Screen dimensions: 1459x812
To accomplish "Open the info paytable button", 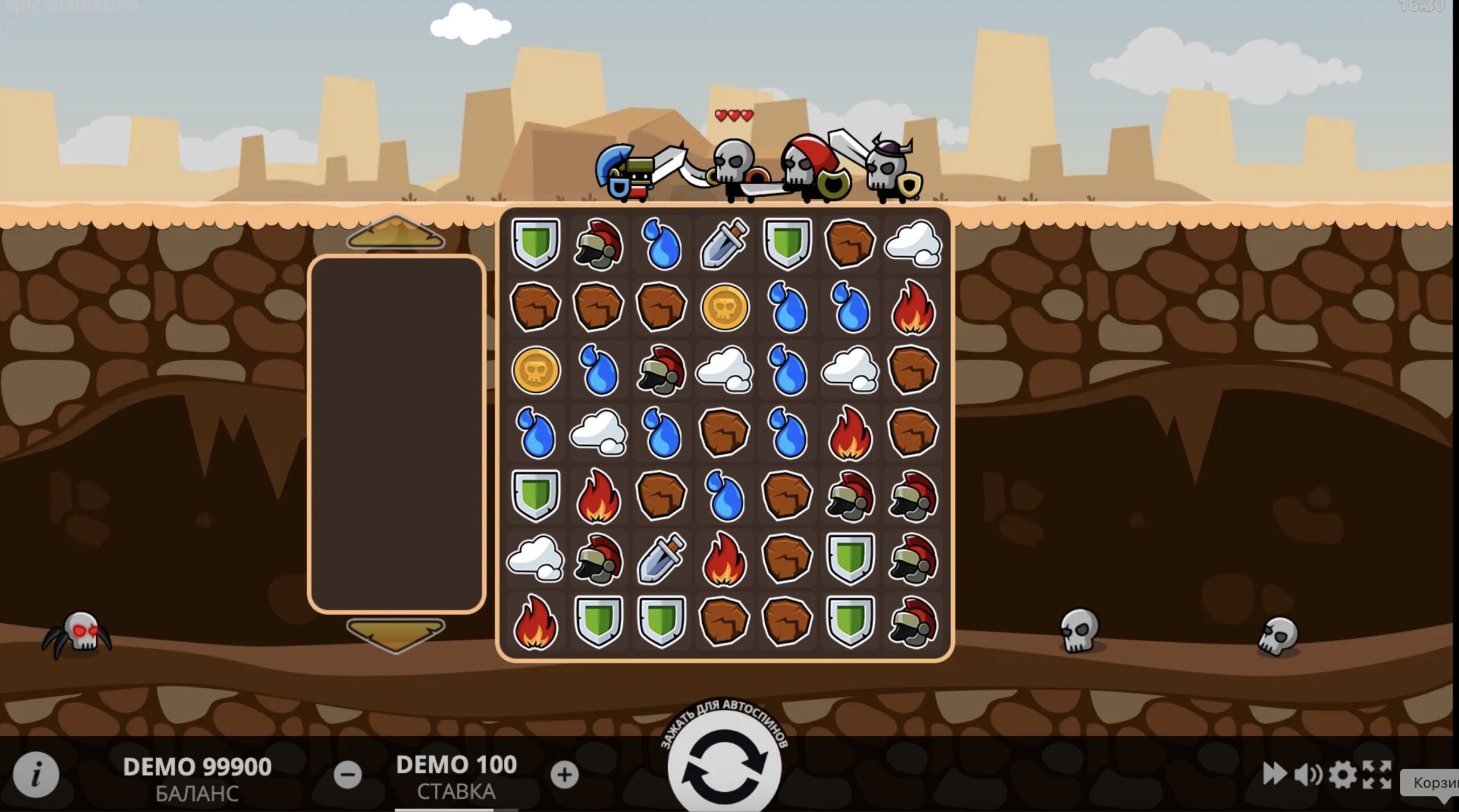I will pyautogui.click(x=36, y=774).
